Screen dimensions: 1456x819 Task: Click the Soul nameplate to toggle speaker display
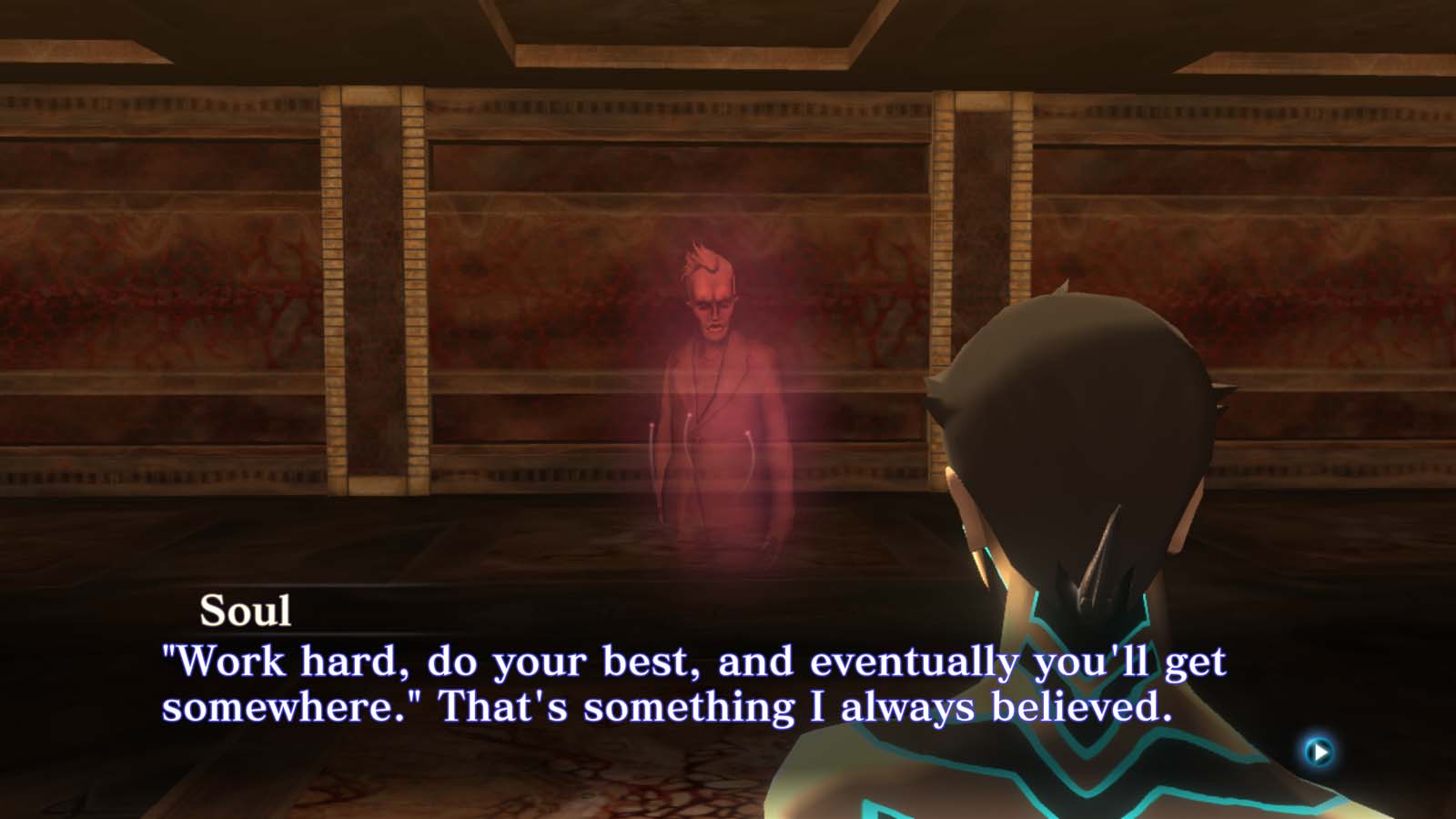pyautogui.click(x=244, y=611)
